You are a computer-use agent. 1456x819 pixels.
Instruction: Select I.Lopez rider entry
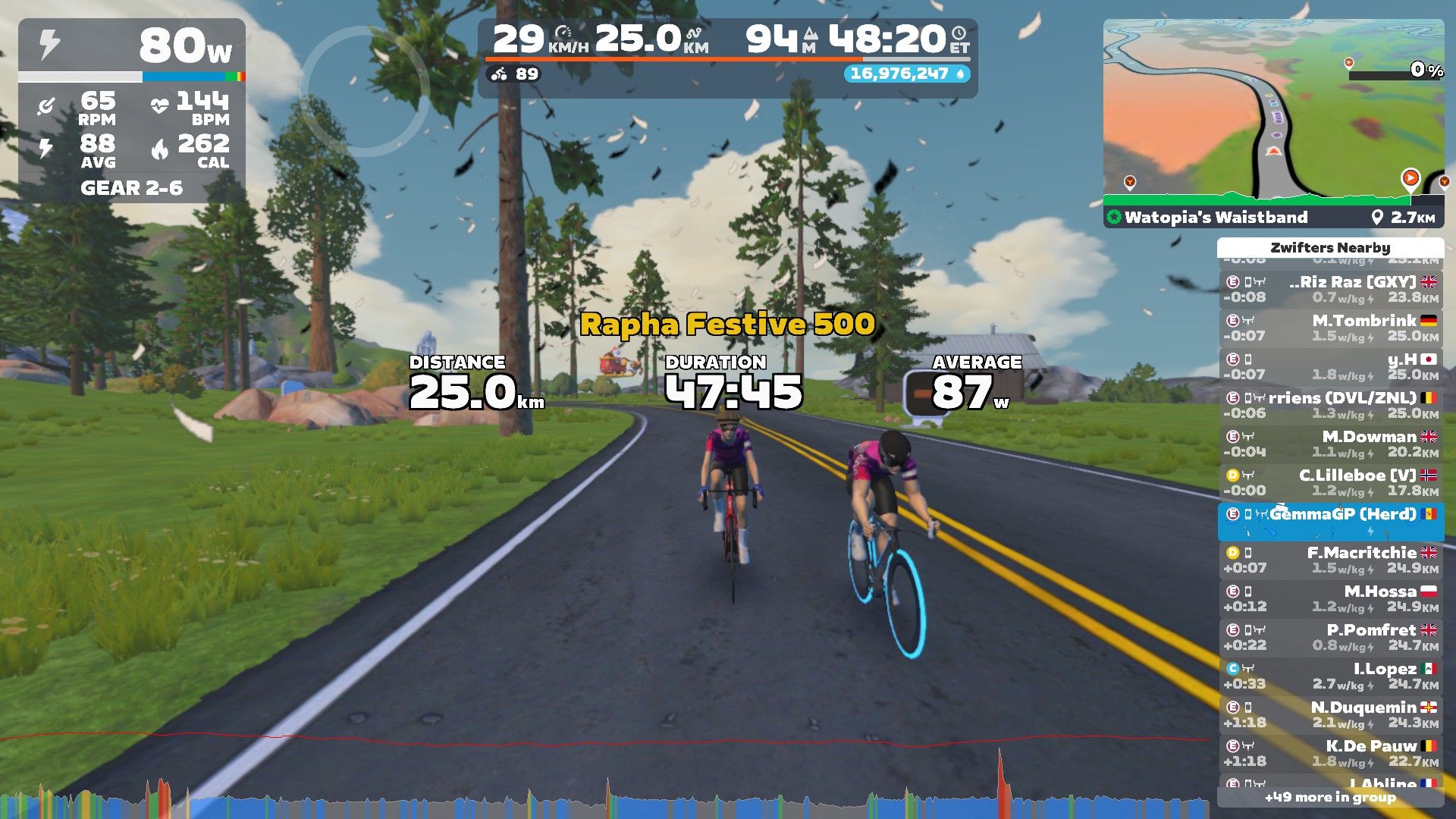pyautogui.click(x=1331, y=676)
